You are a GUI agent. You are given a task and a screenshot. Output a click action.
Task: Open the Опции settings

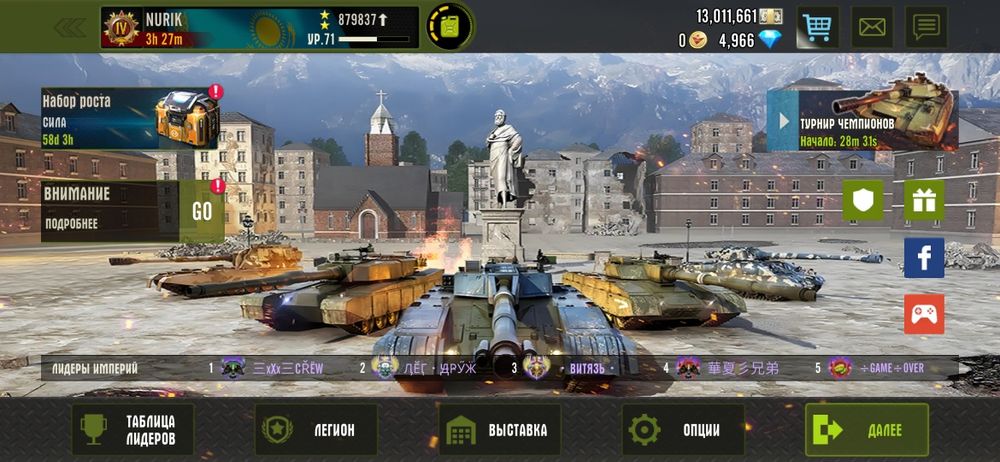point(684,430)
